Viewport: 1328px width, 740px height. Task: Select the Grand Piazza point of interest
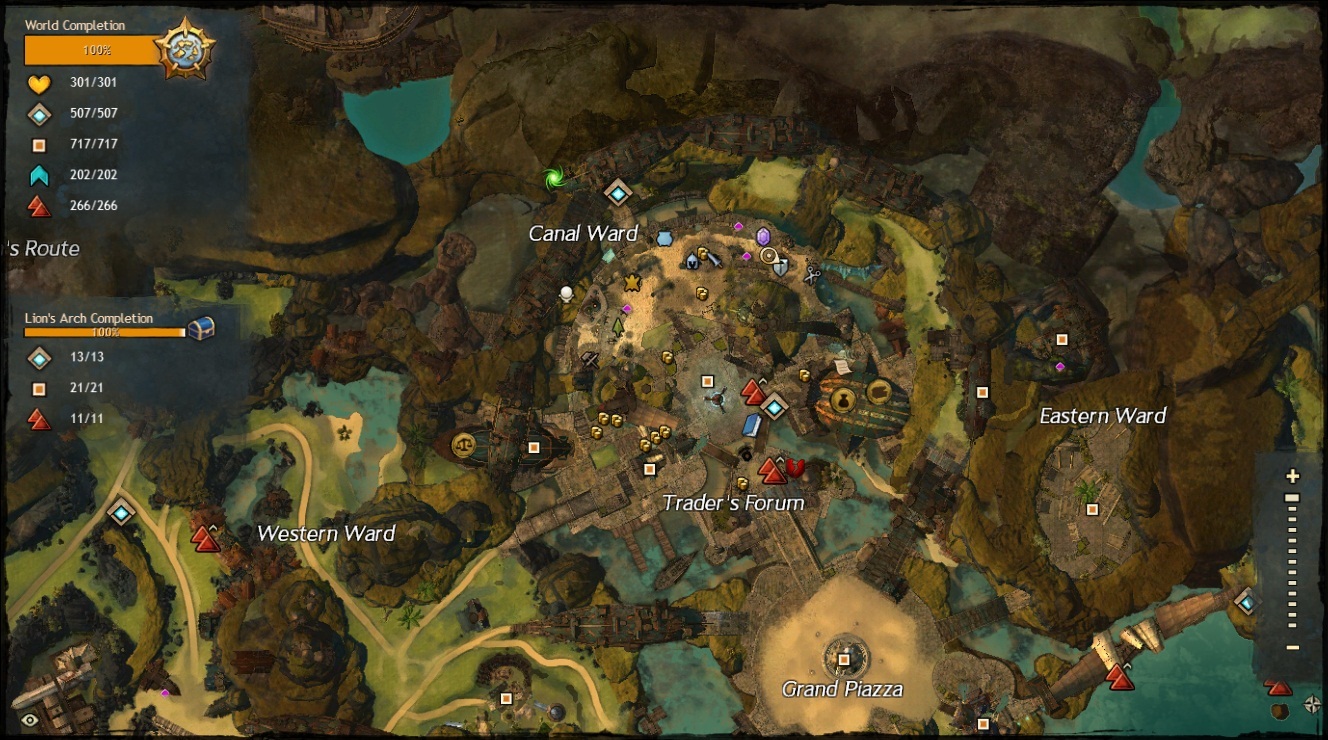pos(844,659)
